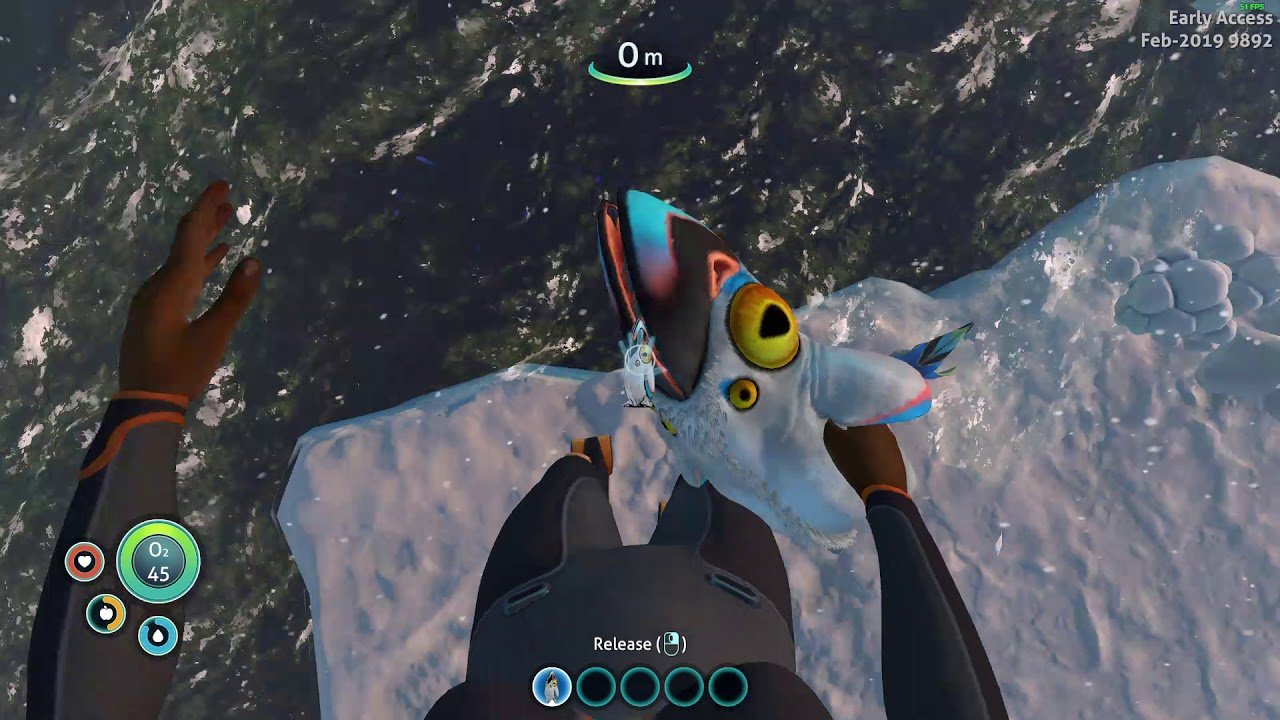Select the hotbar slot holding the penguin creature
Viewport: 1280px width, 720px height.
tap(552, 687)
